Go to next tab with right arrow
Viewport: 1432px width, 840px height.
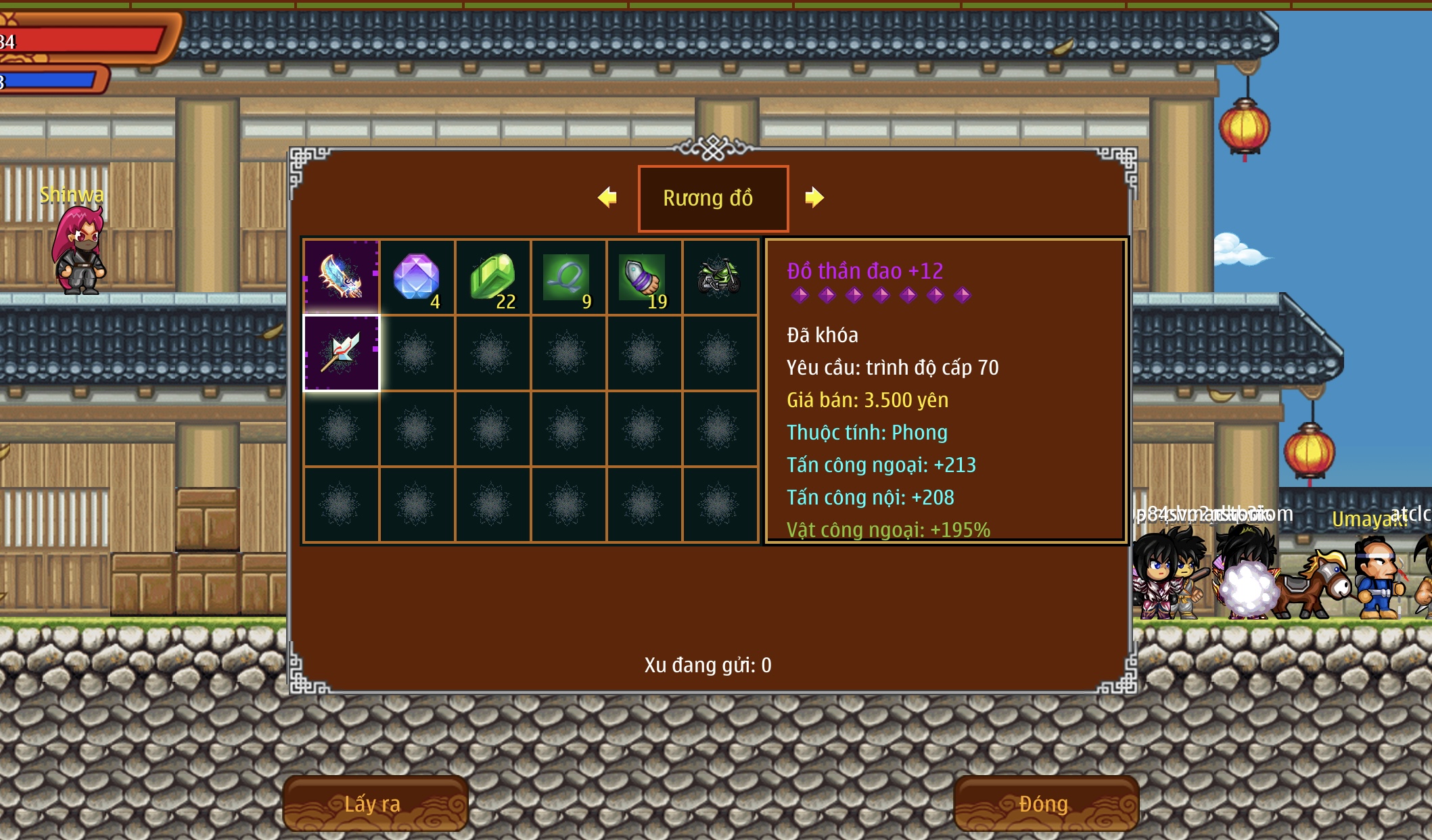(814, 197)
